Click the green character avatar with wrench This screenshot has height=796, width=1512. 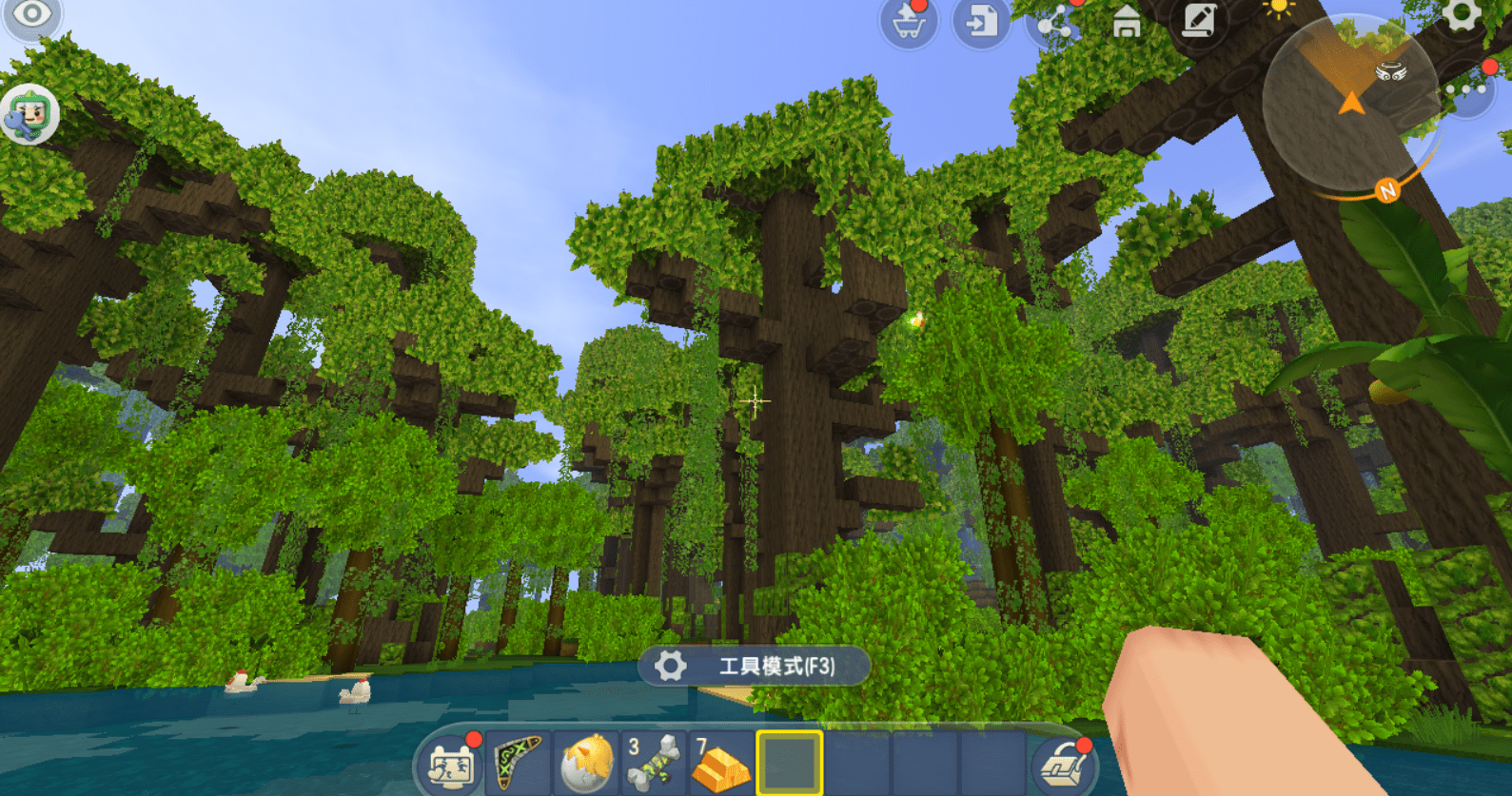point(30,115)
